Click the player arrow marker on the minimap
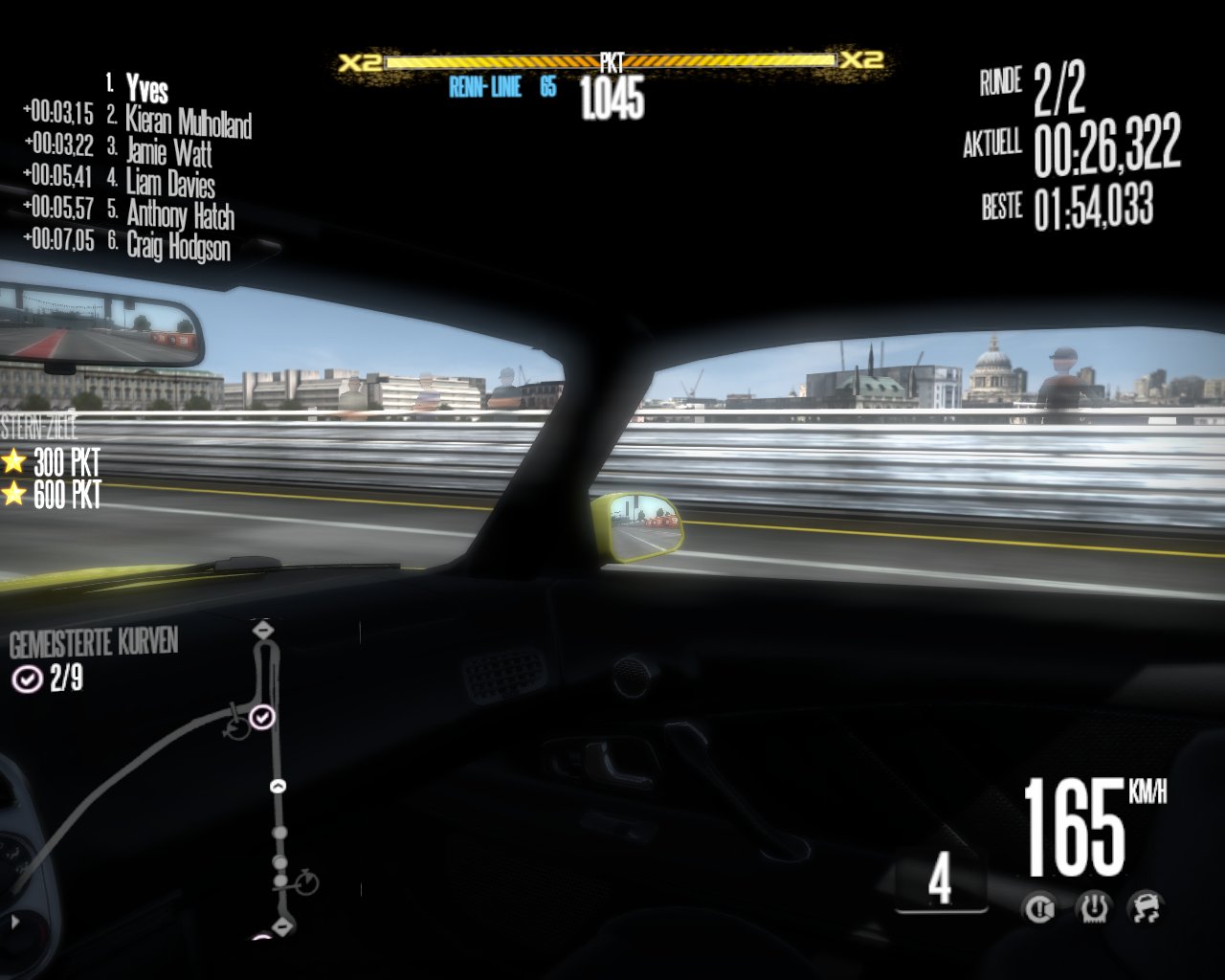This screenshot has height=980, width=1225. click(278, 787)
